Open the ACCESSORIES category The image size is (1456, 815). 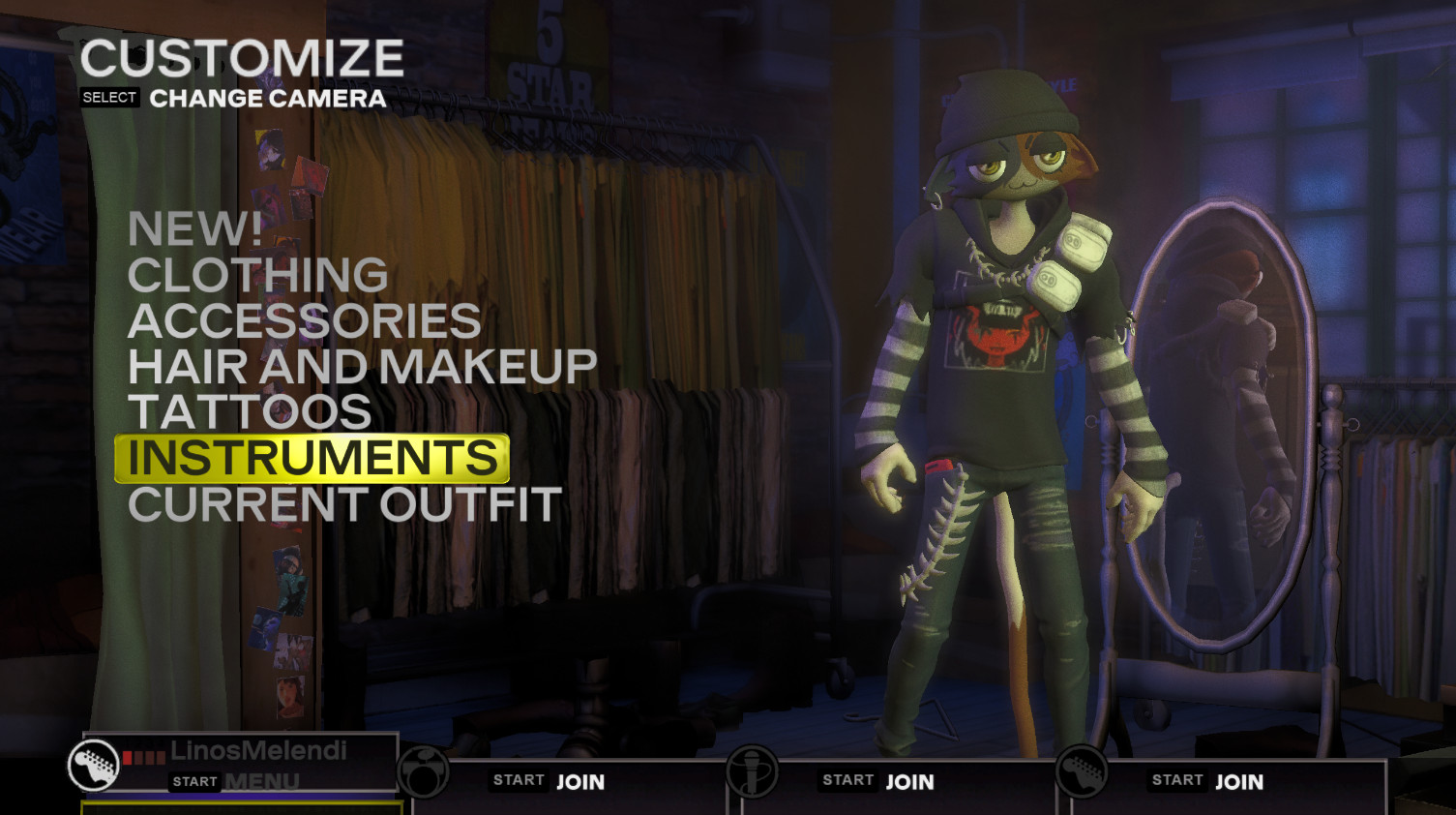tap(304, 320)
